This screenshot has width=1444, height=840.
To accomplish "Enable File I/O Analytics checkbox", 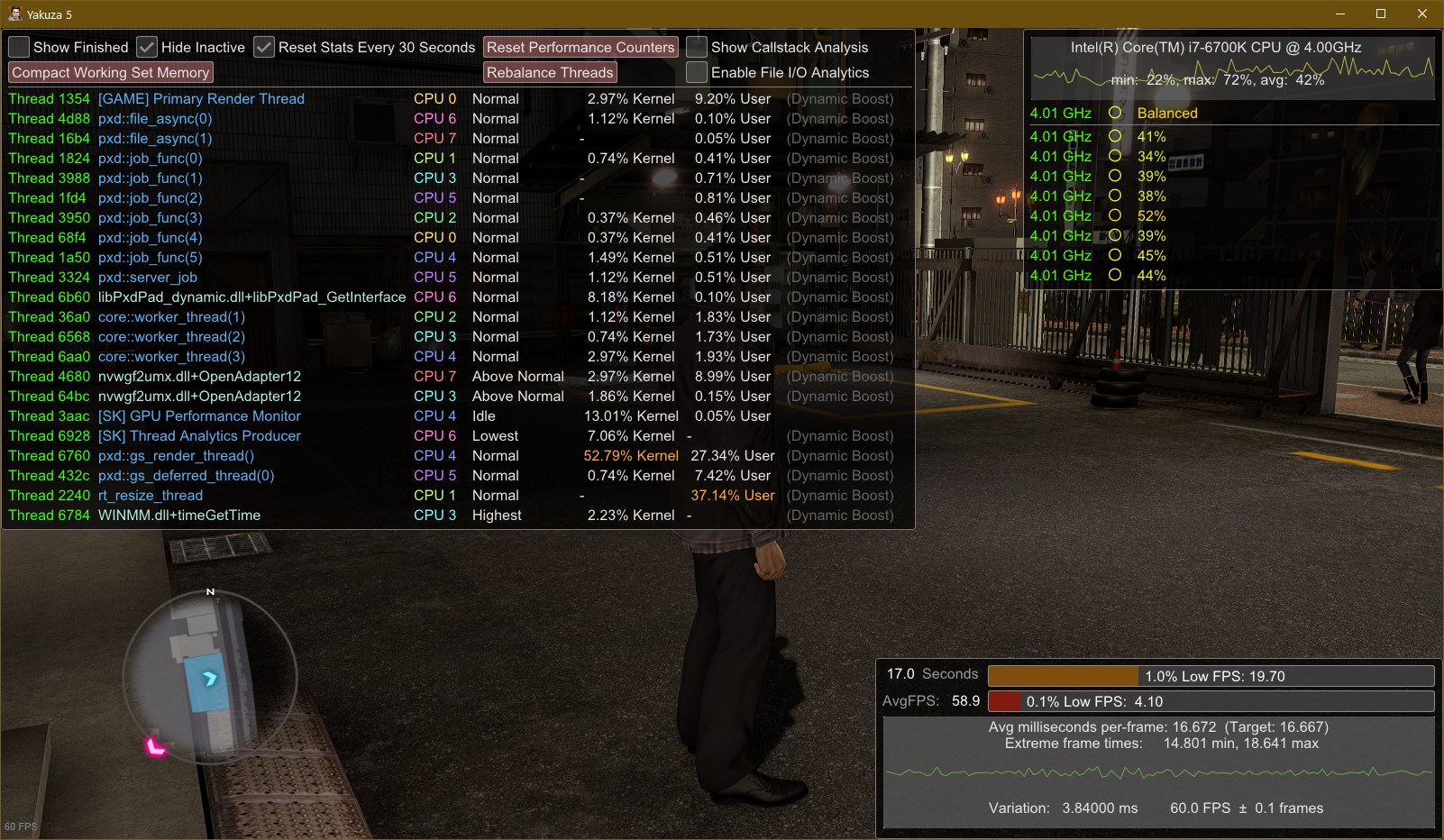I will tap(697, 72).
